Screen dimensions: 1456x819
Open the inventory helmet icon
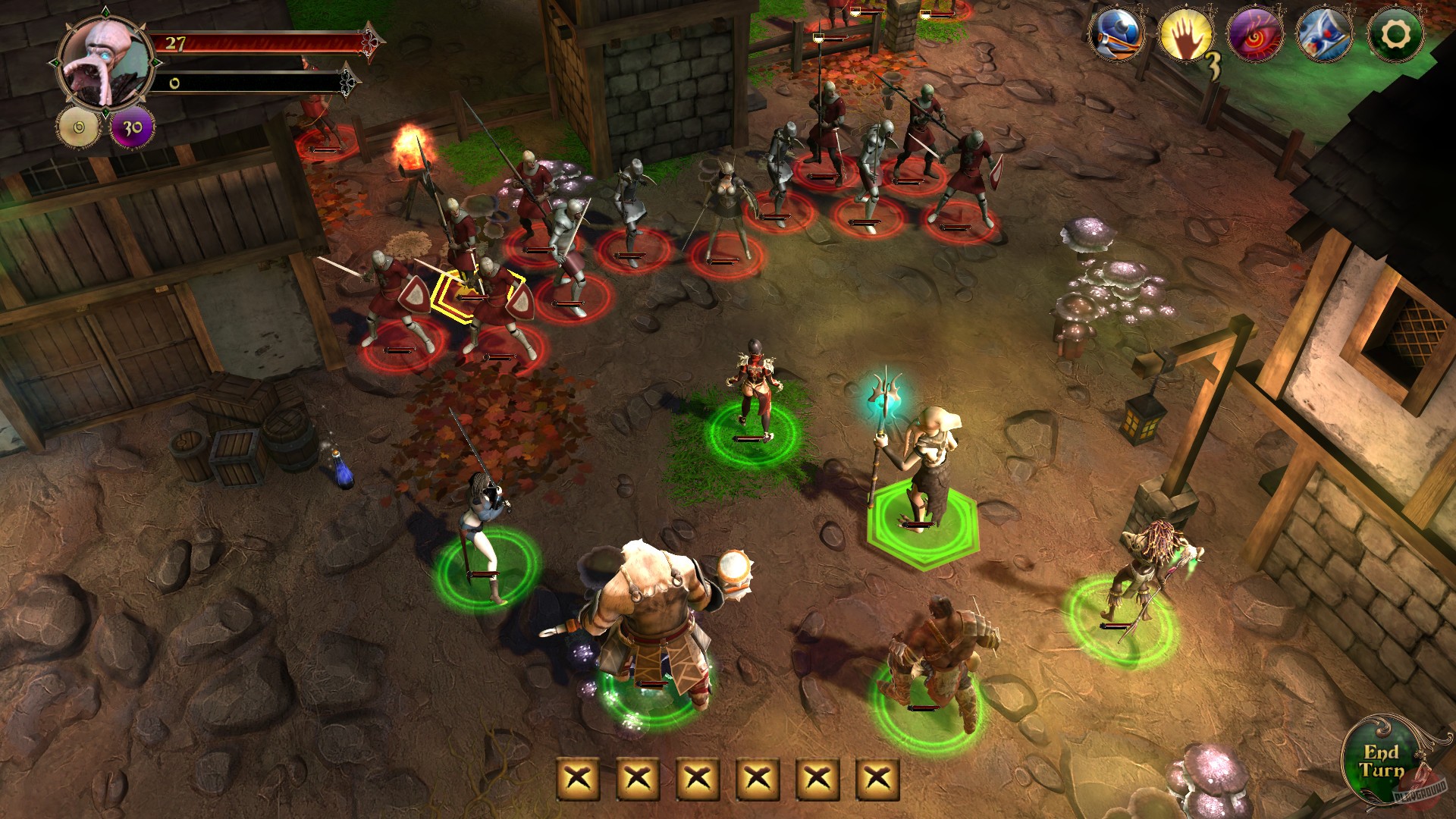(x=1116, y=34)
